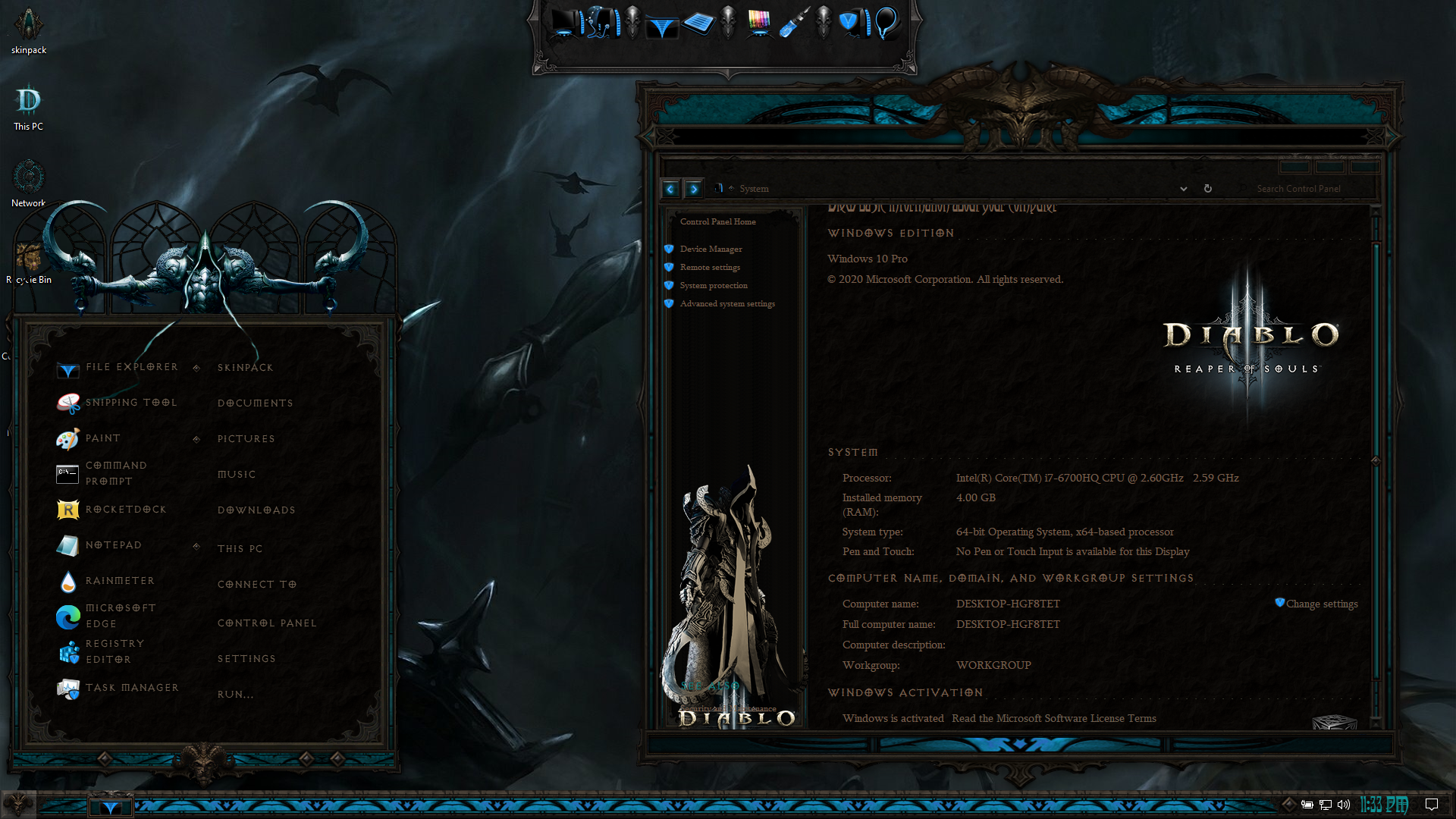This screenshot has width=1456, height=819.
Task: Open Advanced system settings
Action: pyautogui.click(x=726, y=304)
